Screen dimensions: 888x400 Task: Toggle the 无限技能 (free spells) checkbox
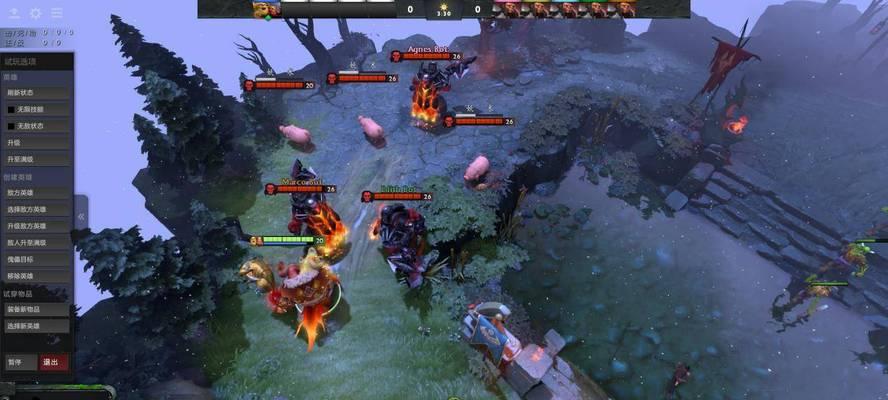click(12, 109)
